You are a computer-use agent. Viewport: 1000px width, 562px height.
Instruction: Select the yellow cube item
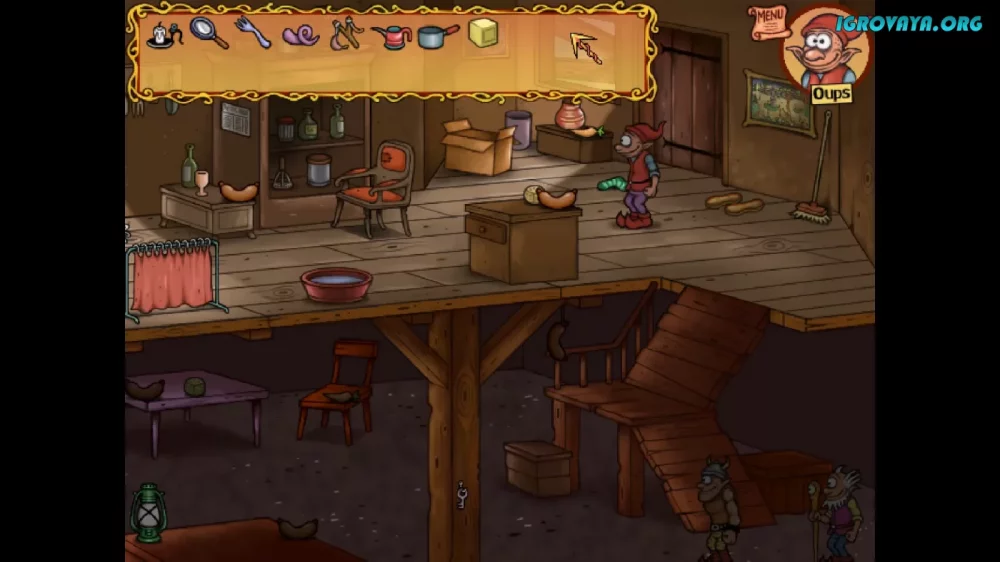[x=484, y=33]
